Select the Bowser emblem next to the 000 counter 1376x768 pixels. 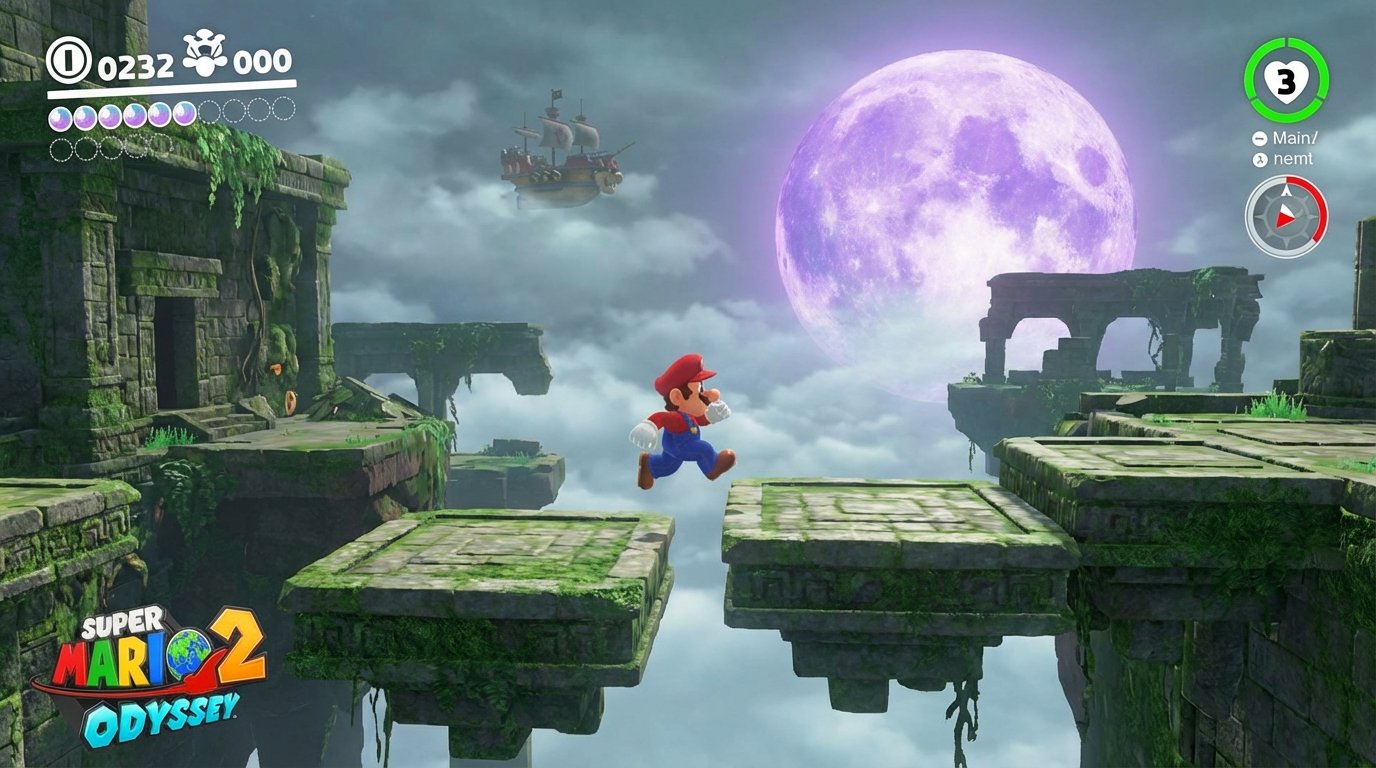(205, 57)
